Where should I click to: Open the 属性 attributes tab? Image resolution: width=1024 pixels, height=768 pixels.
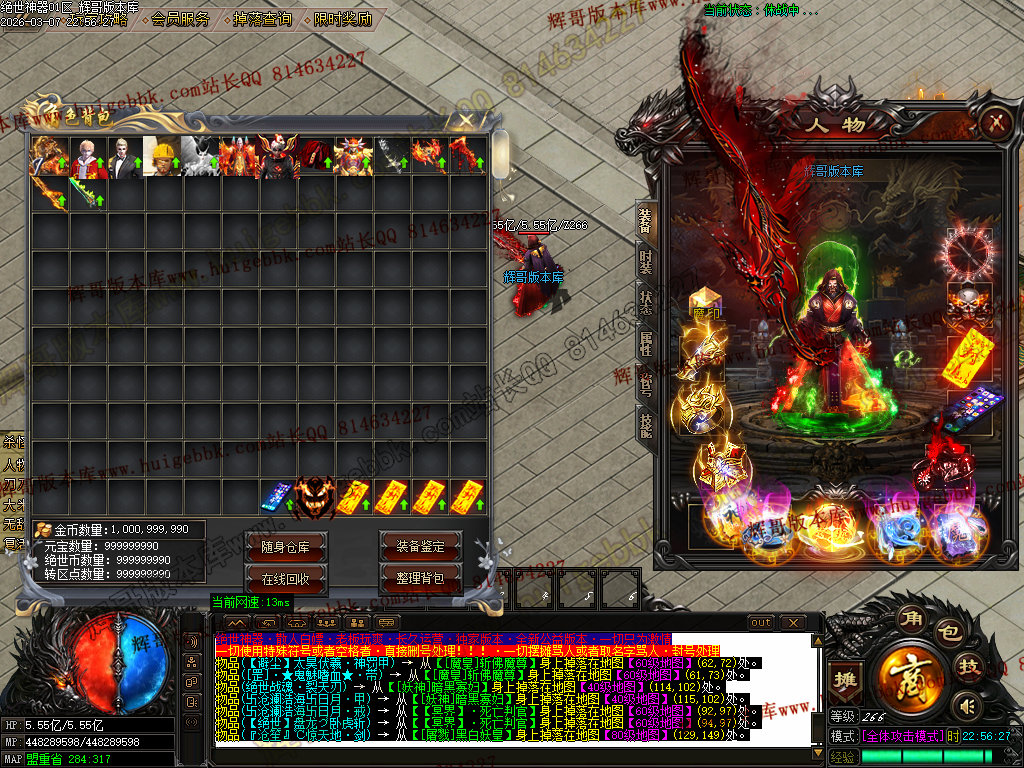646,343
